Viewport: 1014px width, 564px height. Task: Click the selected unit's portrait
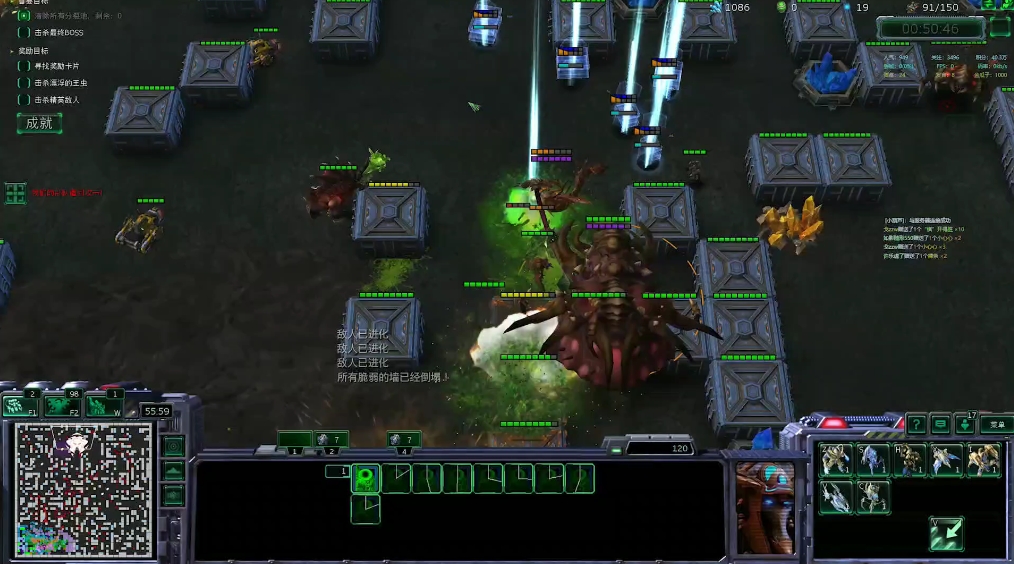pyautogui.click(x=766, y=508)
